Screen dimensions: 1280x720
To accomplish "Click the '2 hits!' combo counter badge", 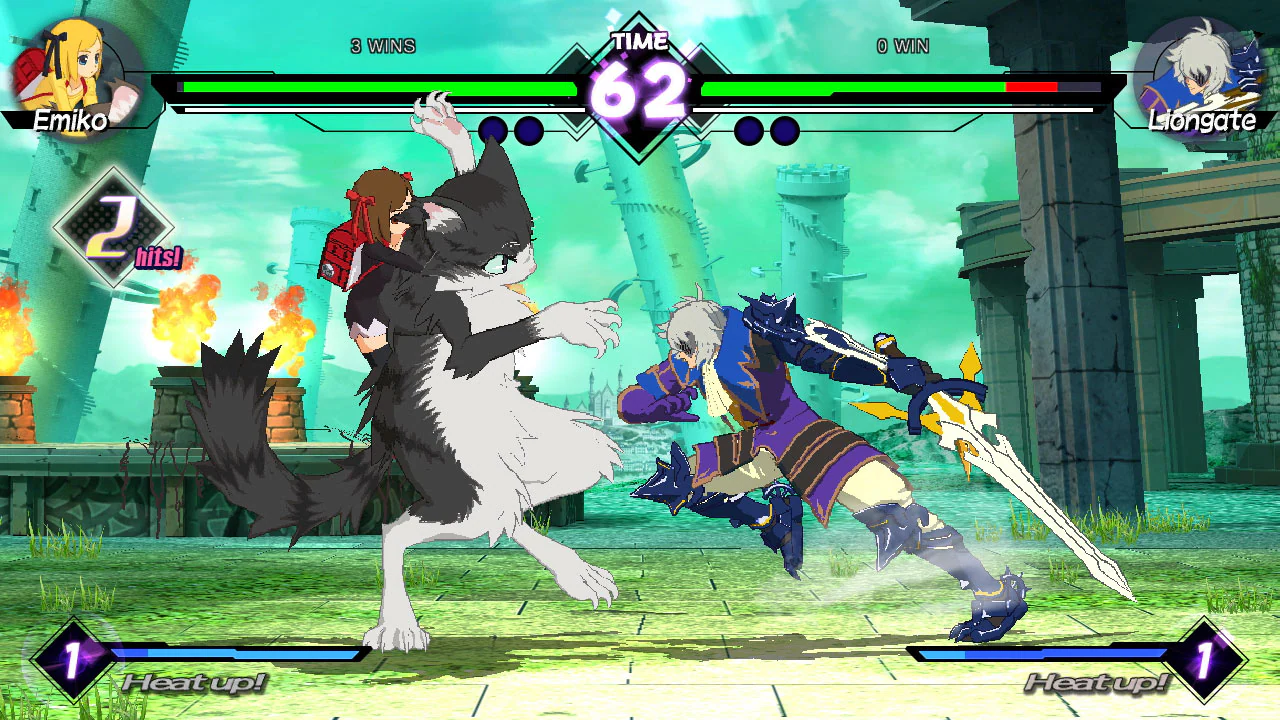I will (x=113, y=228).
